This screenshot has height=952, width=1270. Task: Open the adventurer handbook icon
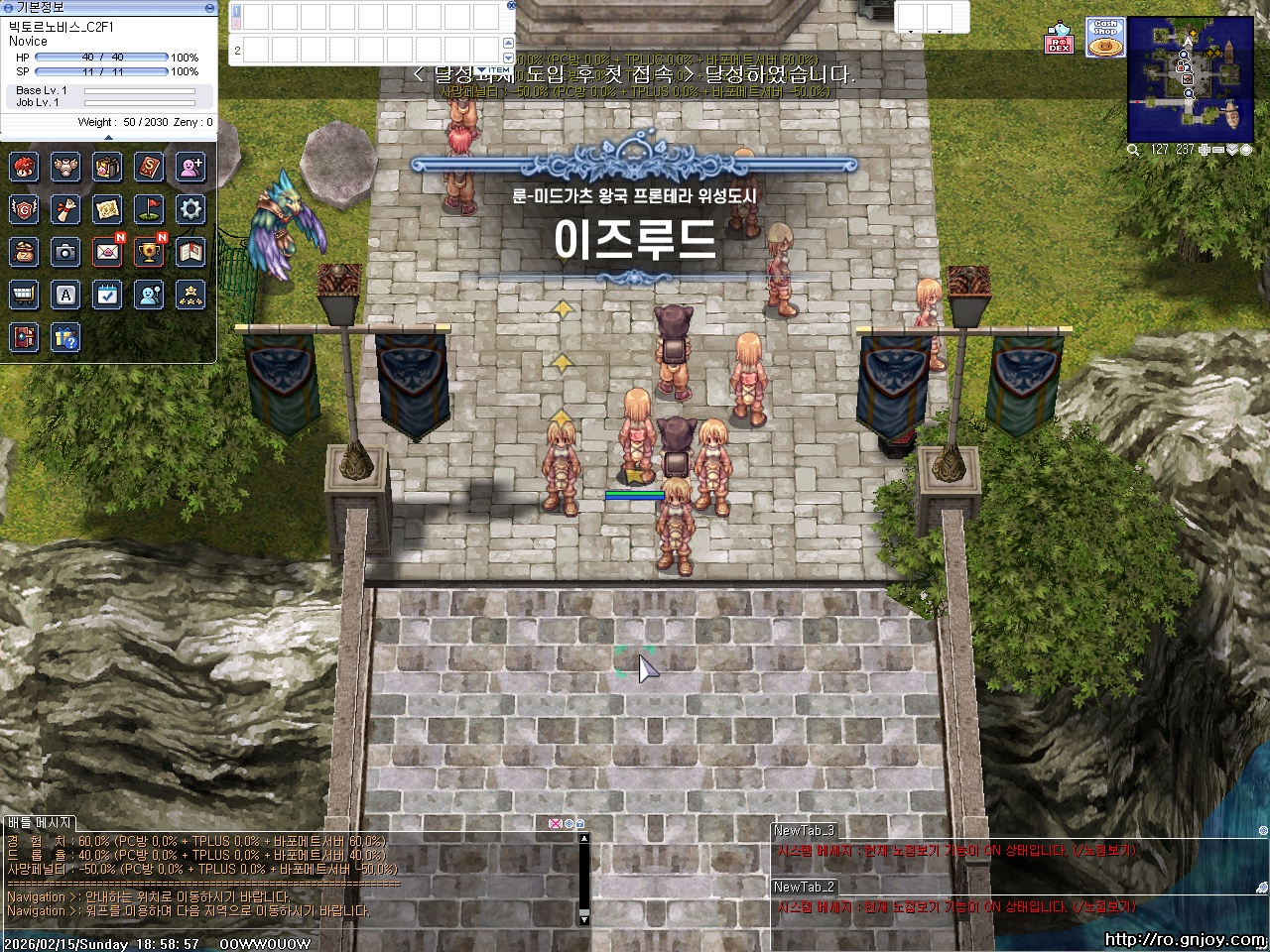click(190, 253)
